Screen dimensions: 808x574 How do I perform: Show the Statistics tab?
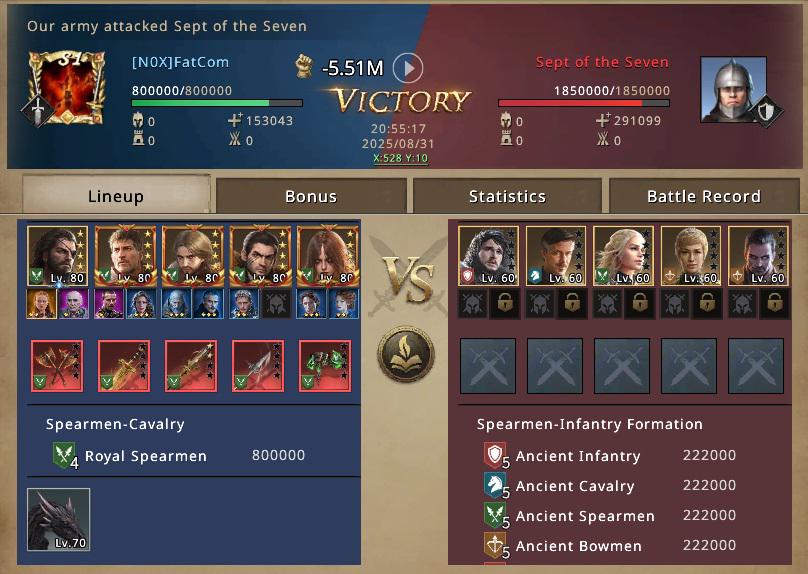(507, 196)
